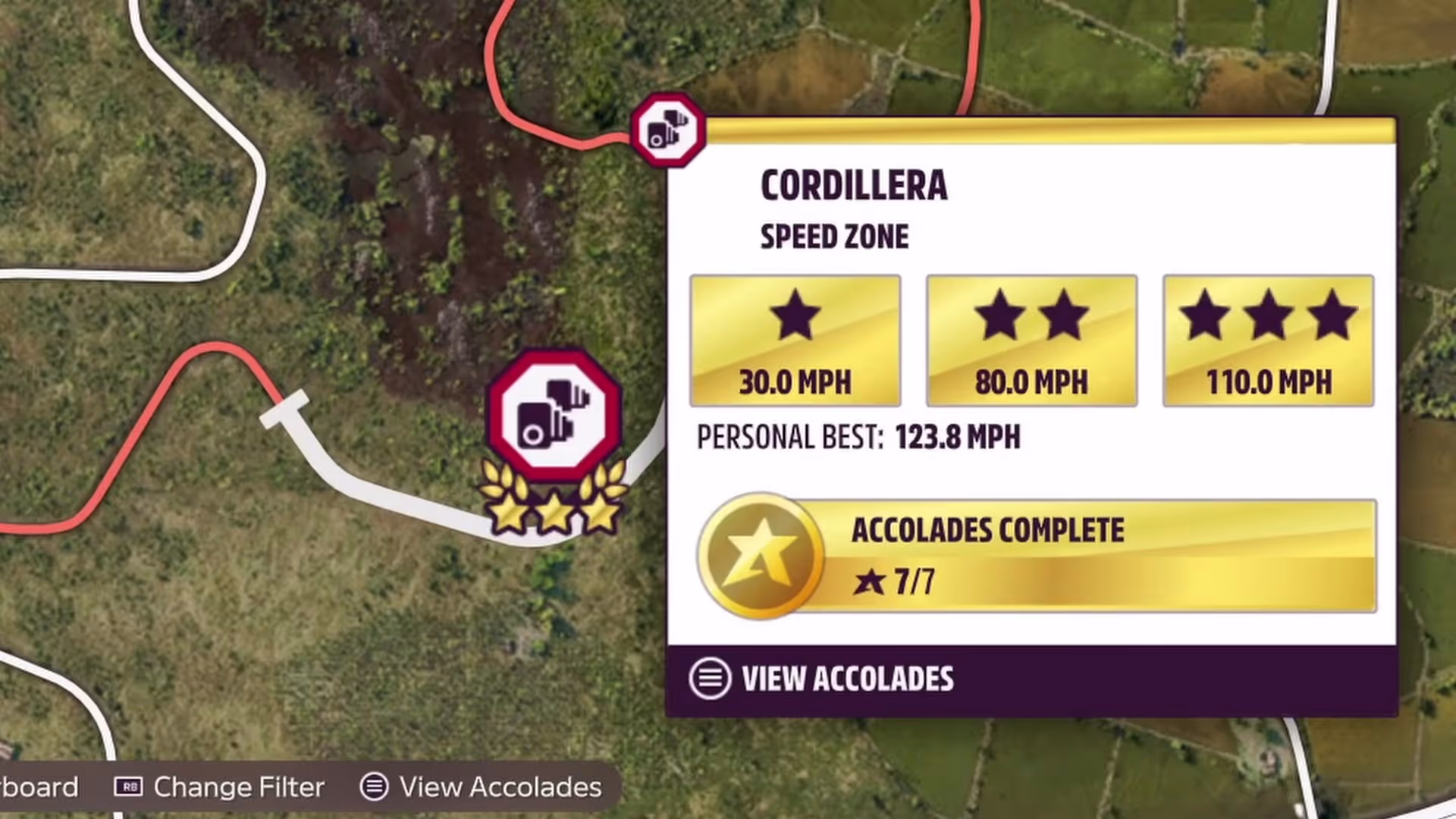Select the speed zone marker with three gold stars
The width and height of the screenshot is (1456, 819).
click(554, 419)
